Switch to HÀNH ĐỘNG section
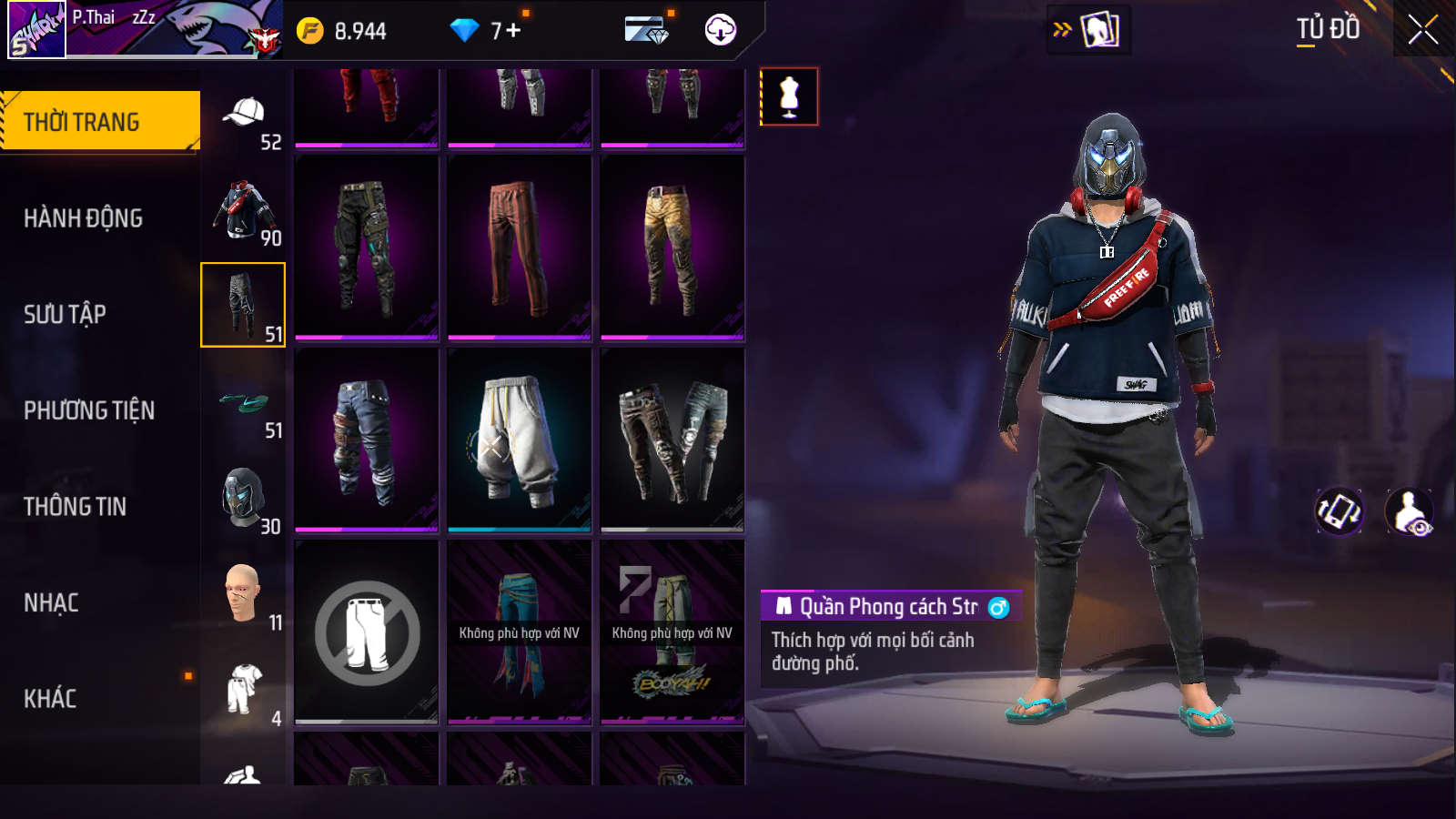Screen dimensions: 1456x819 click(84, 218)
